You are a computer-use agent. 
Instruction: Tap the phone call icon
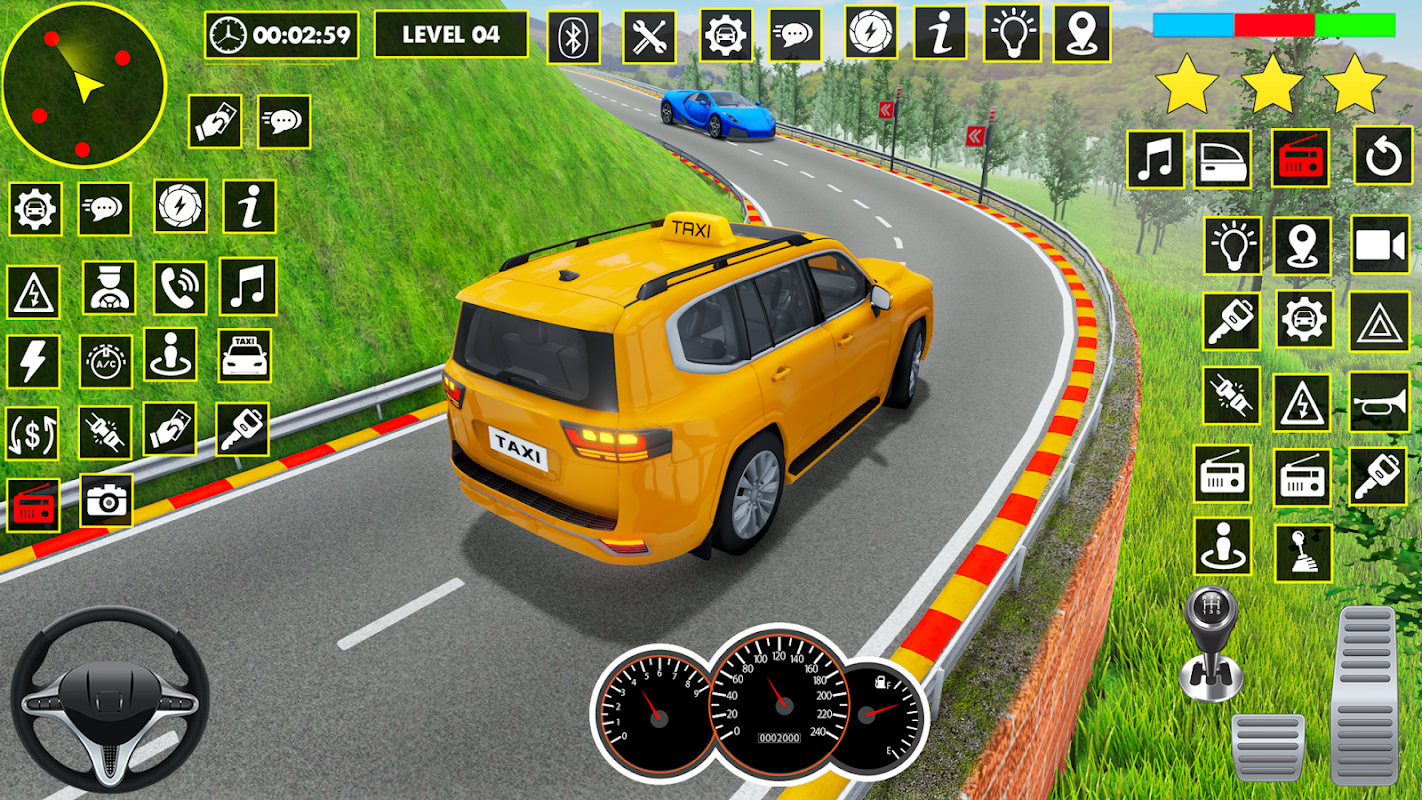[x=180, y=288]
